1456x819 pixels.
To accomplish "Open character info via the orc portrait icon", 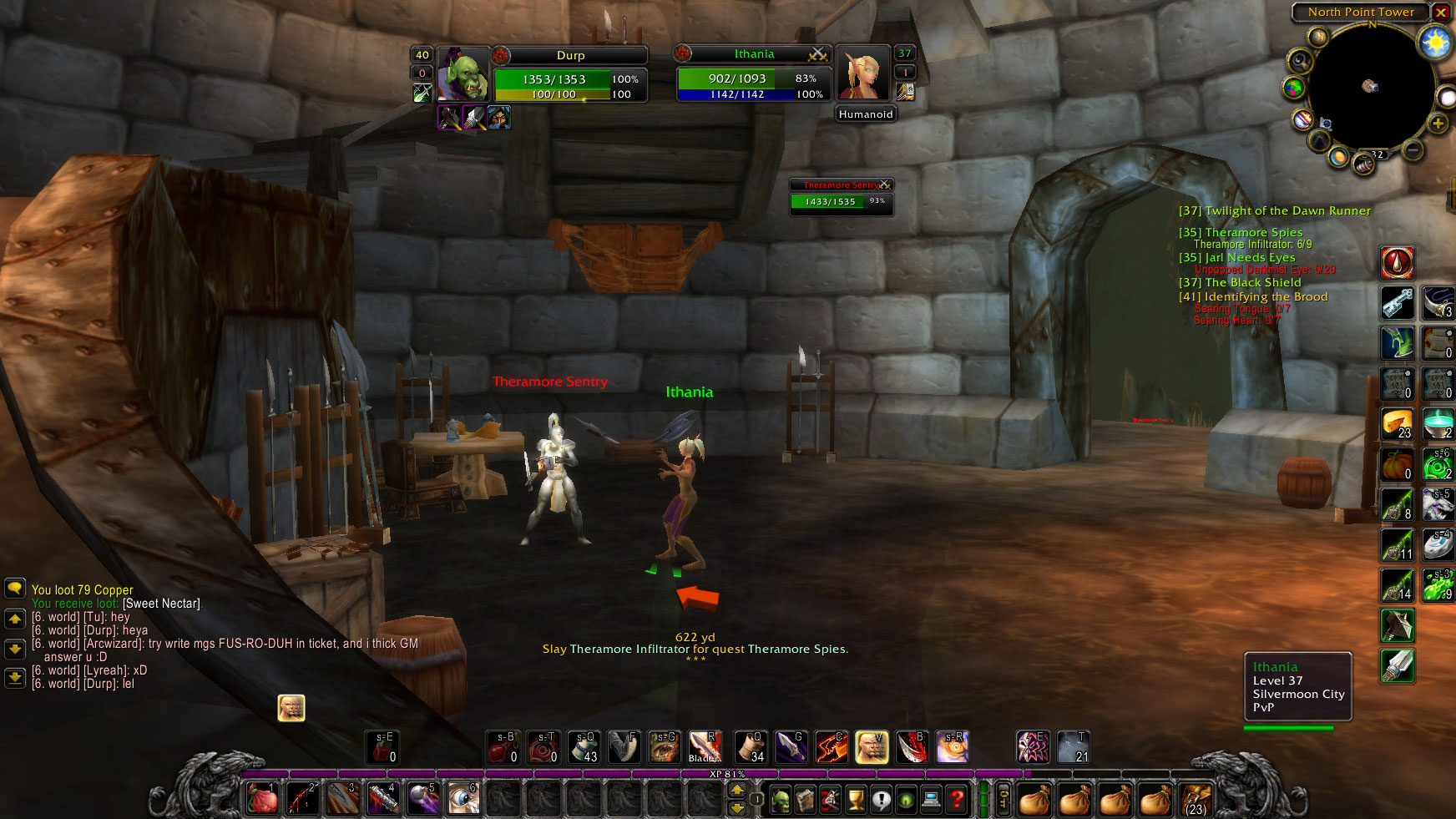I will (780, 800).
